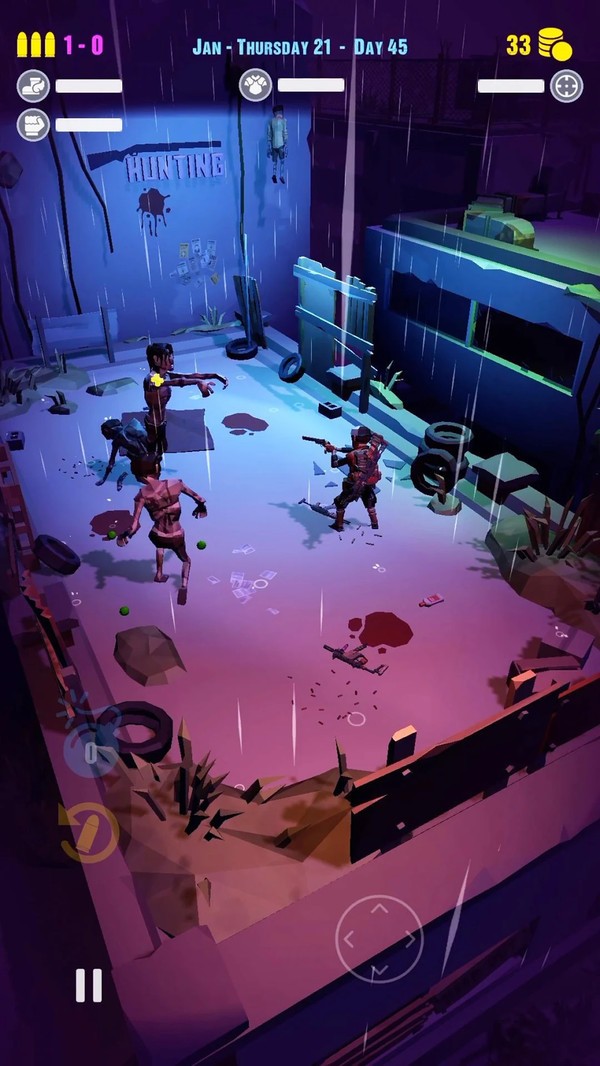
Task: Select the crosshair target icon
Action: [566, 86]
